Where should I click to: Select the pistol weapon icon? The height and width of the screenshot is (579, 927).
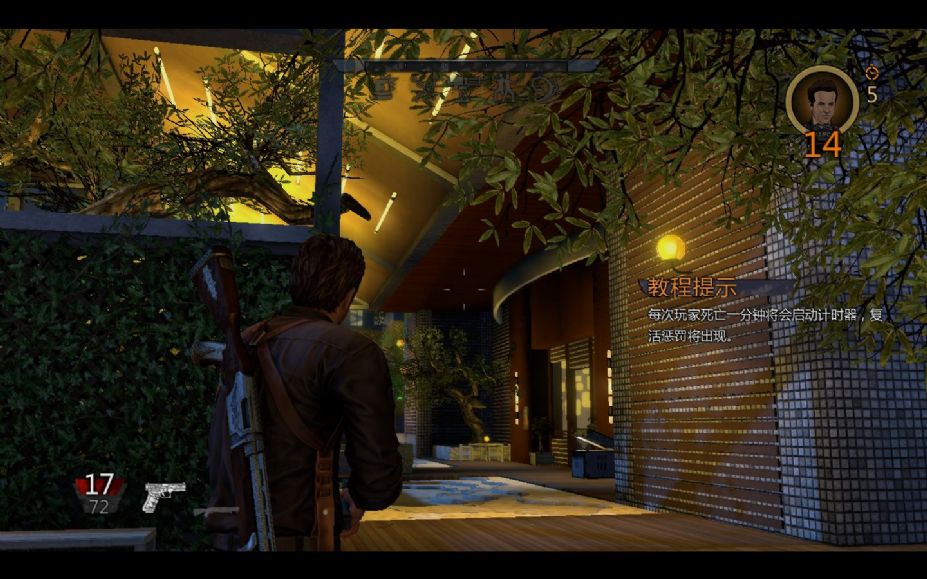163,495
